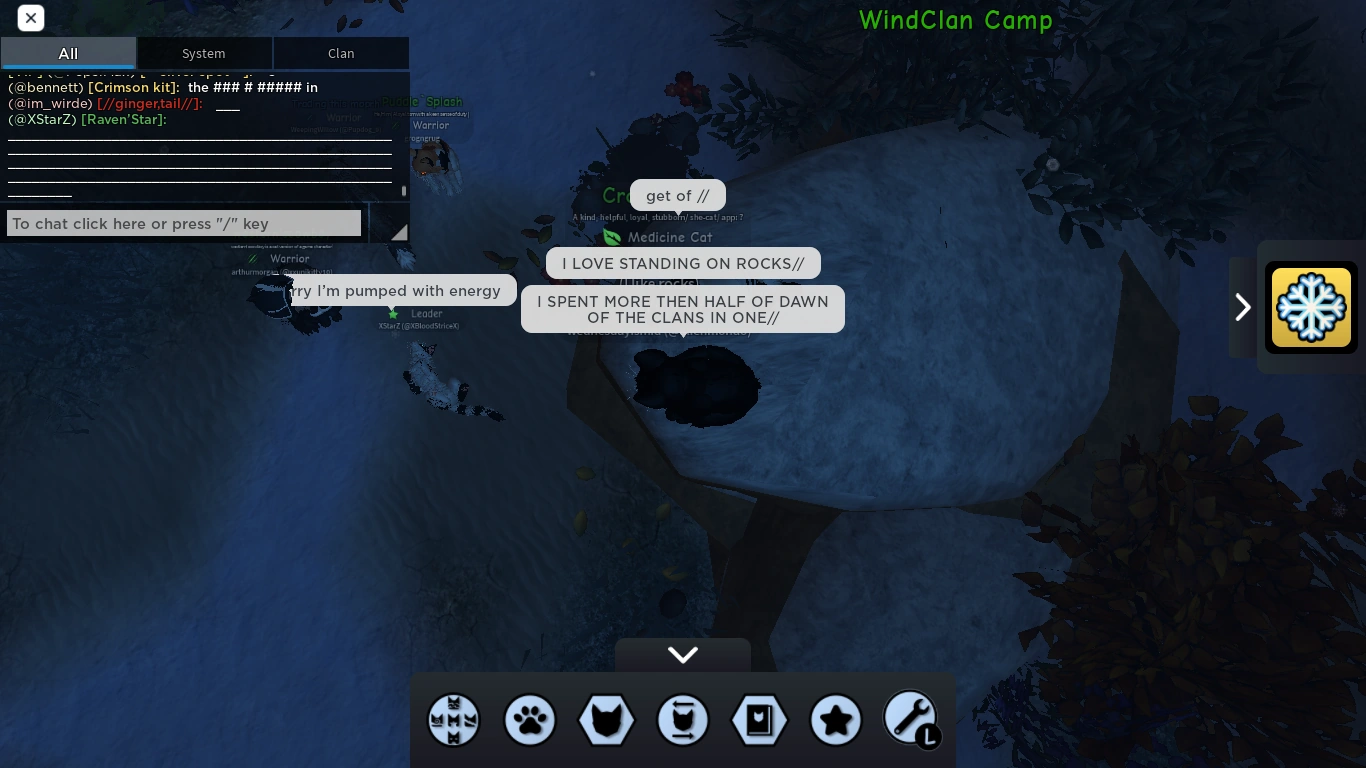This screenshot has width=1366, height=768.
Task: Switch to the System chat tab
Action: 204,53
